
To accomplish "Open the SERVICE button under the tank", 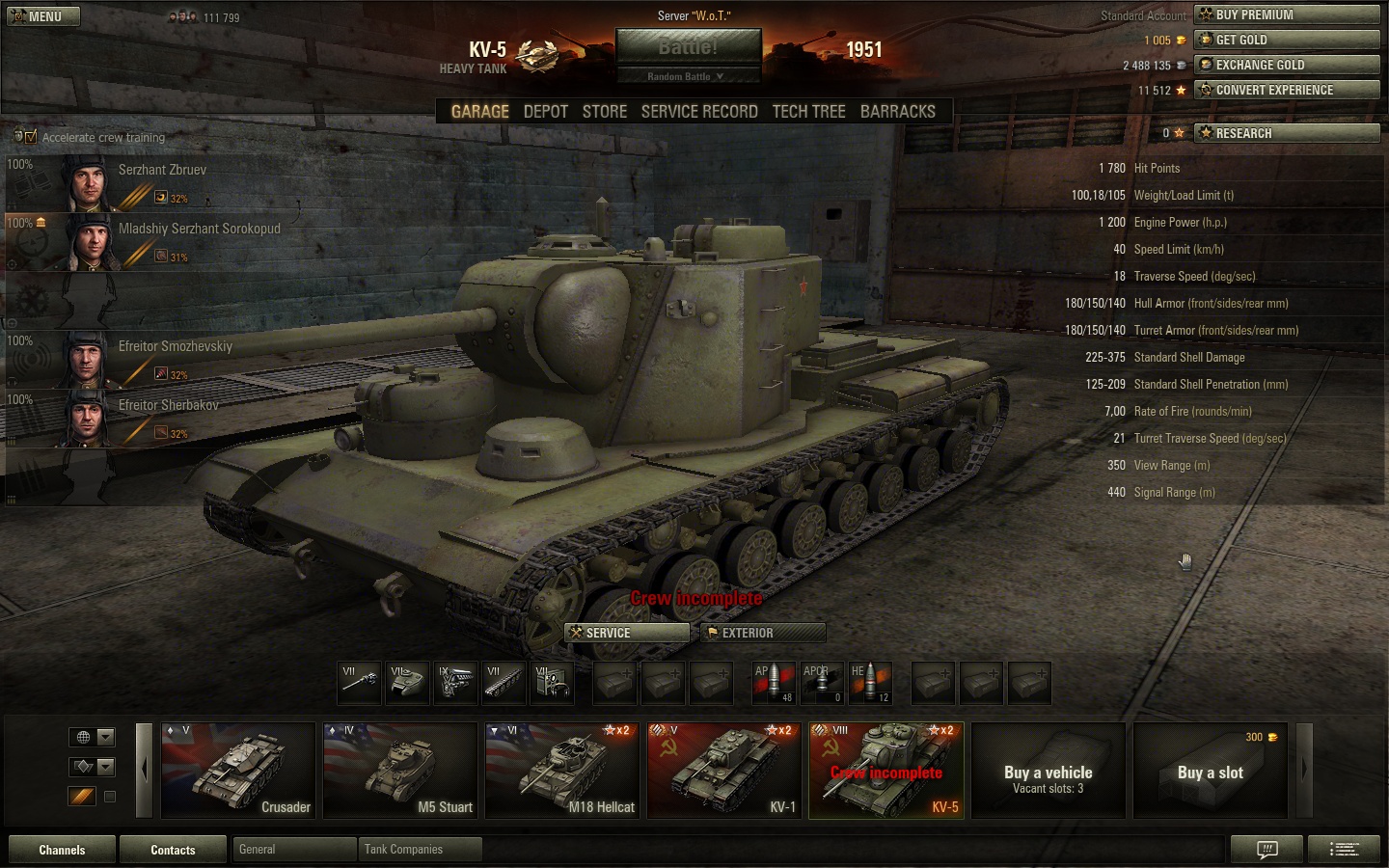I will (x=627, y=633).
